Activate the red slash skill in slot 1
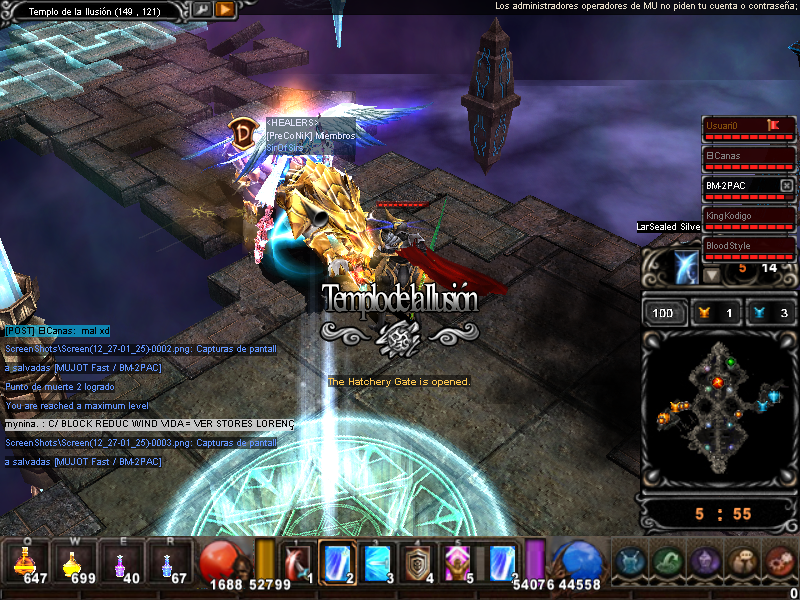Screen dimensions: 800x600 (297, 564)
